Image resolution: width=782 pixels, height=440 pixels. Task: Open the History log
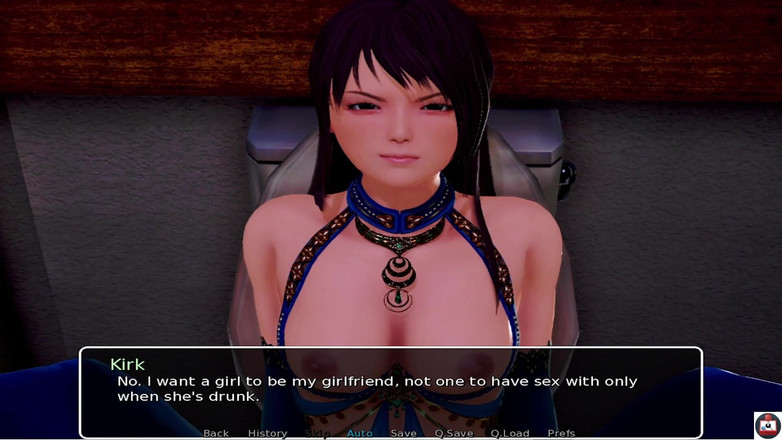click(x=267, y=433)
